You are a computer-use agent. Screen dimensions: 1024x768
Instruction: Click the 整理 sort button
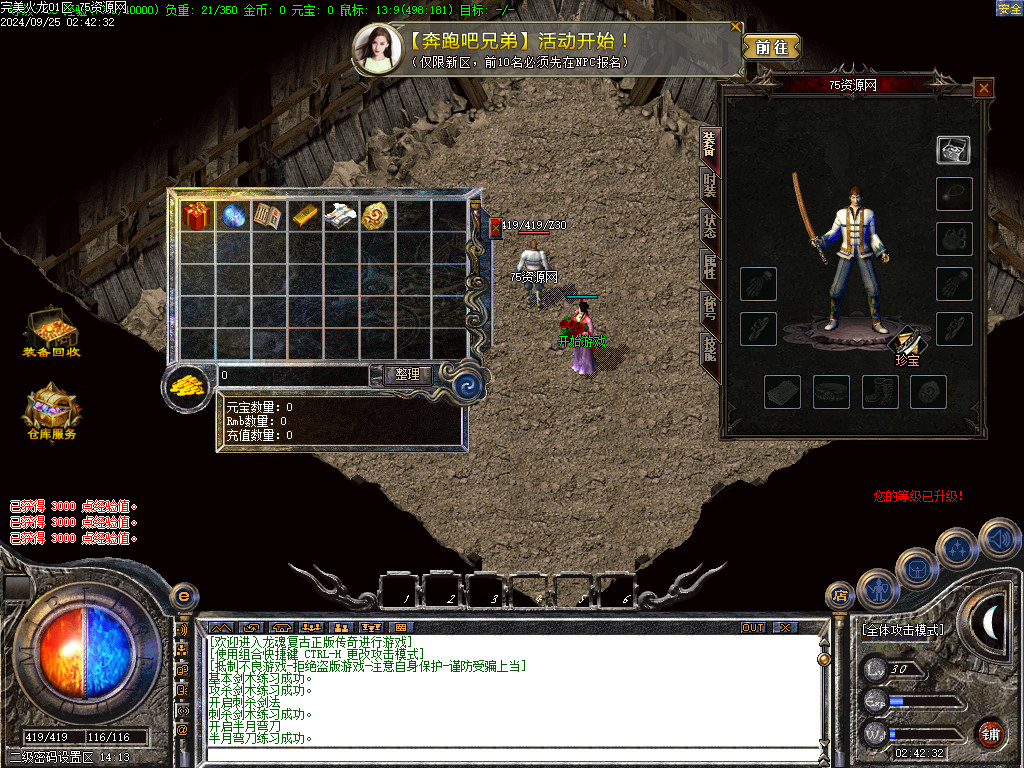coord(408,375)
